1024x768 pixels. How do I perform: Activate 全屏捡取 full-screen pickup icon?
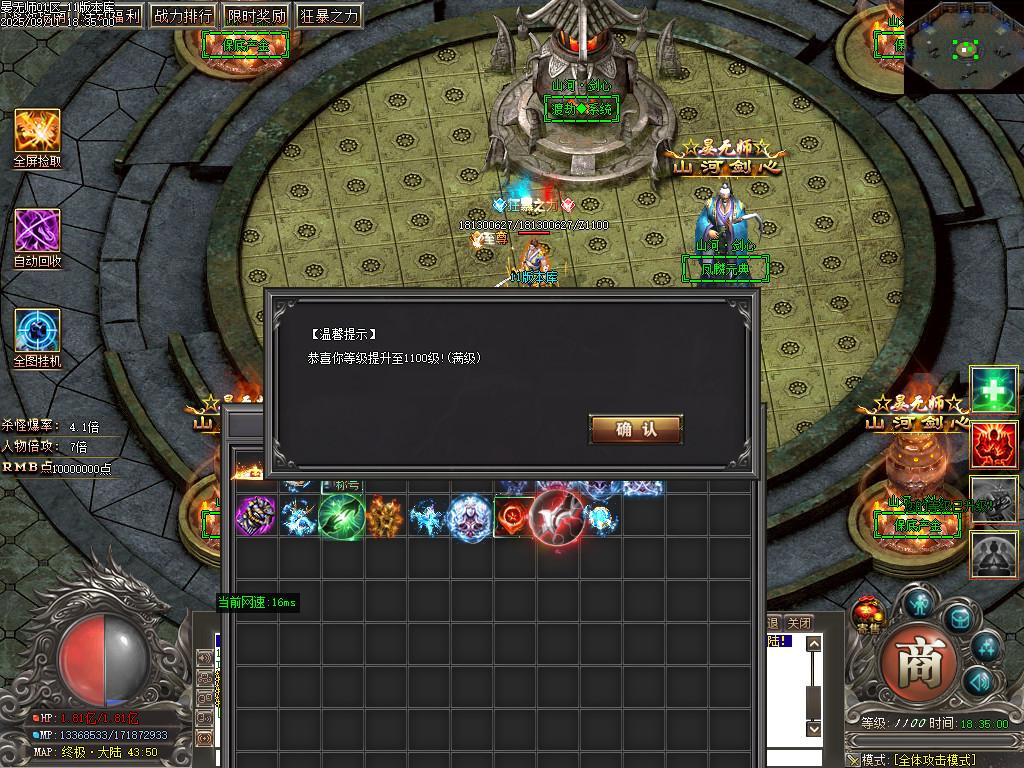pos(37,131)
